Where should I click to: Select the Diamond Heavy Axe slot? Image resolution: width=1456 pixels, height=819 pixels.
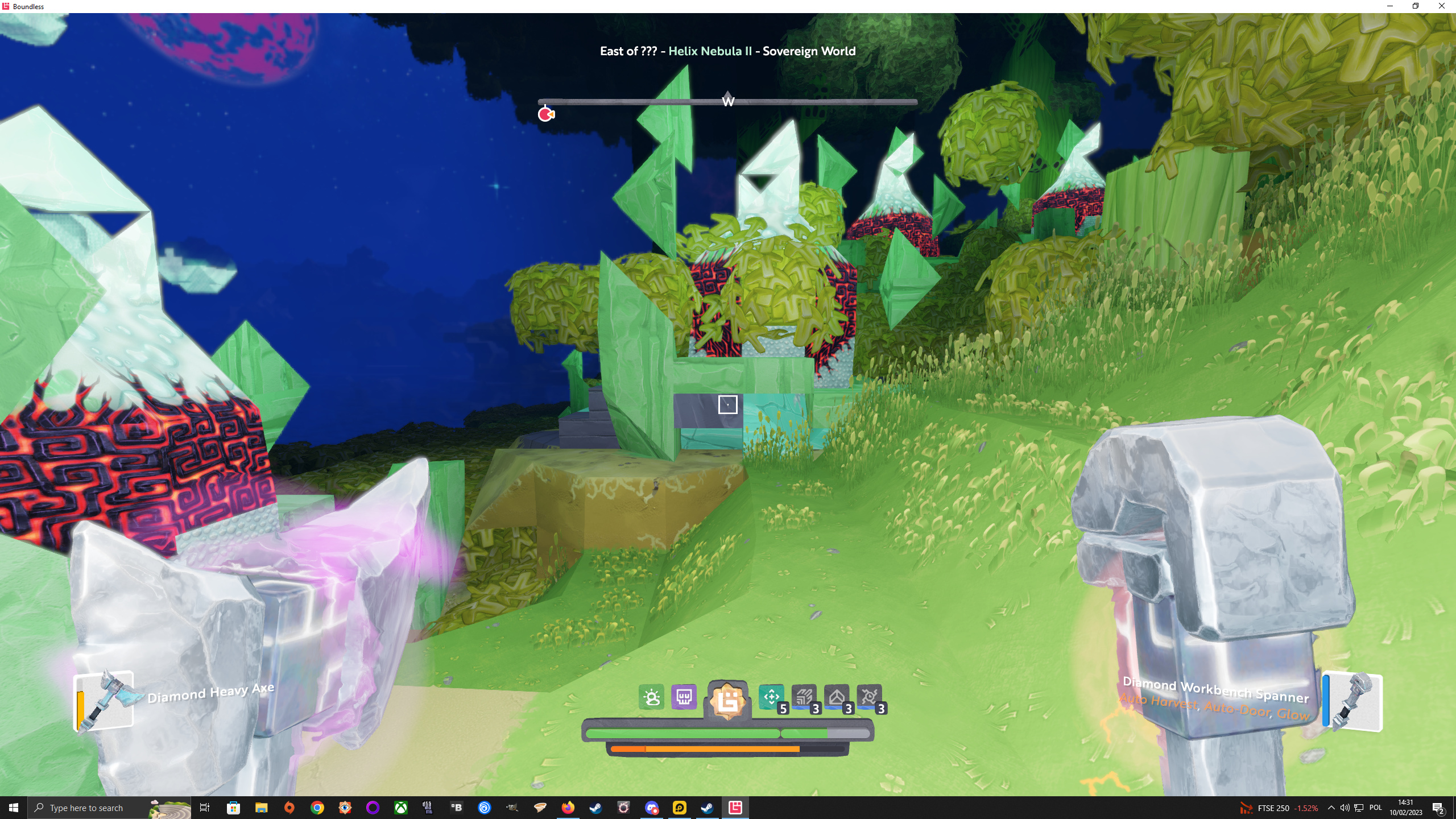coord(105,701)
